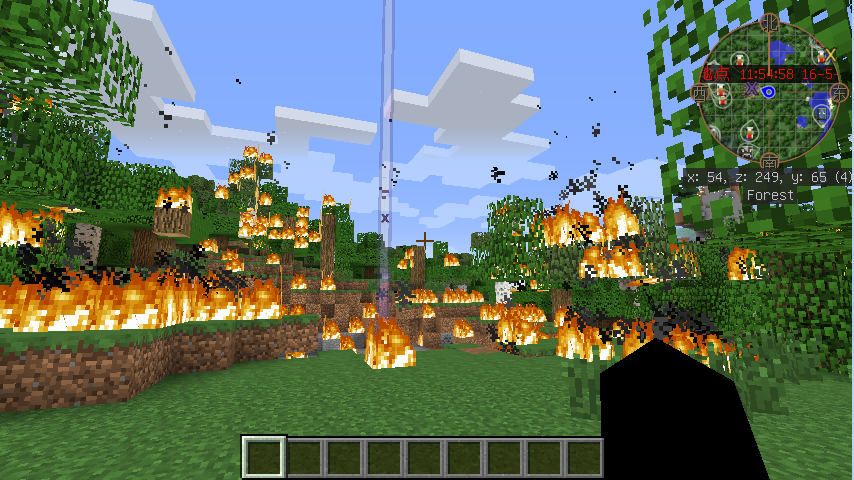This screenshot has height=480, width=854.
Task: Select the highlighted first hotbar slot
Action: pyautogui.click(x=264, y=457)
